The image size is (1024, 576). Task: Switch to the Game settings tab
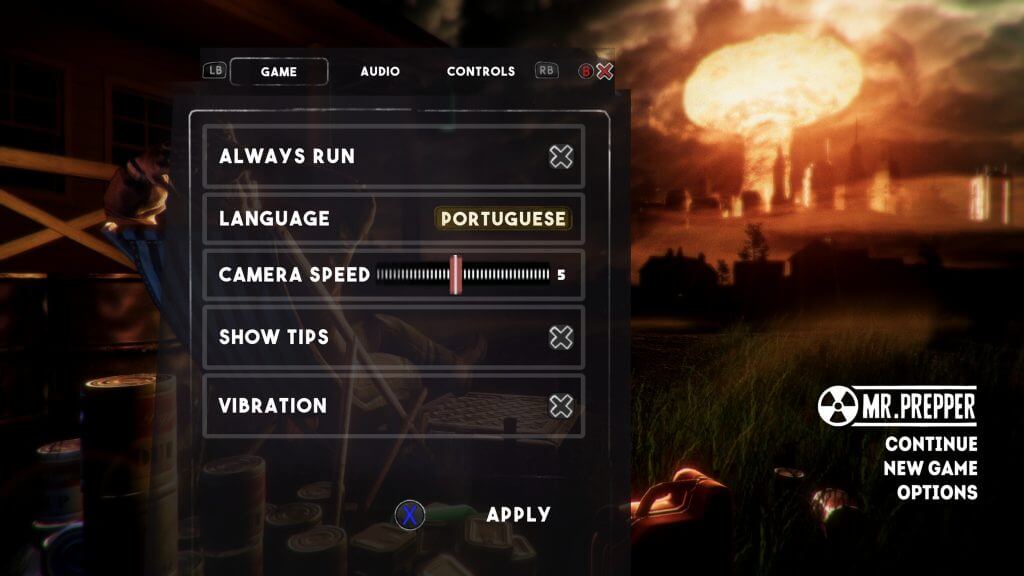tap(279, 72)
